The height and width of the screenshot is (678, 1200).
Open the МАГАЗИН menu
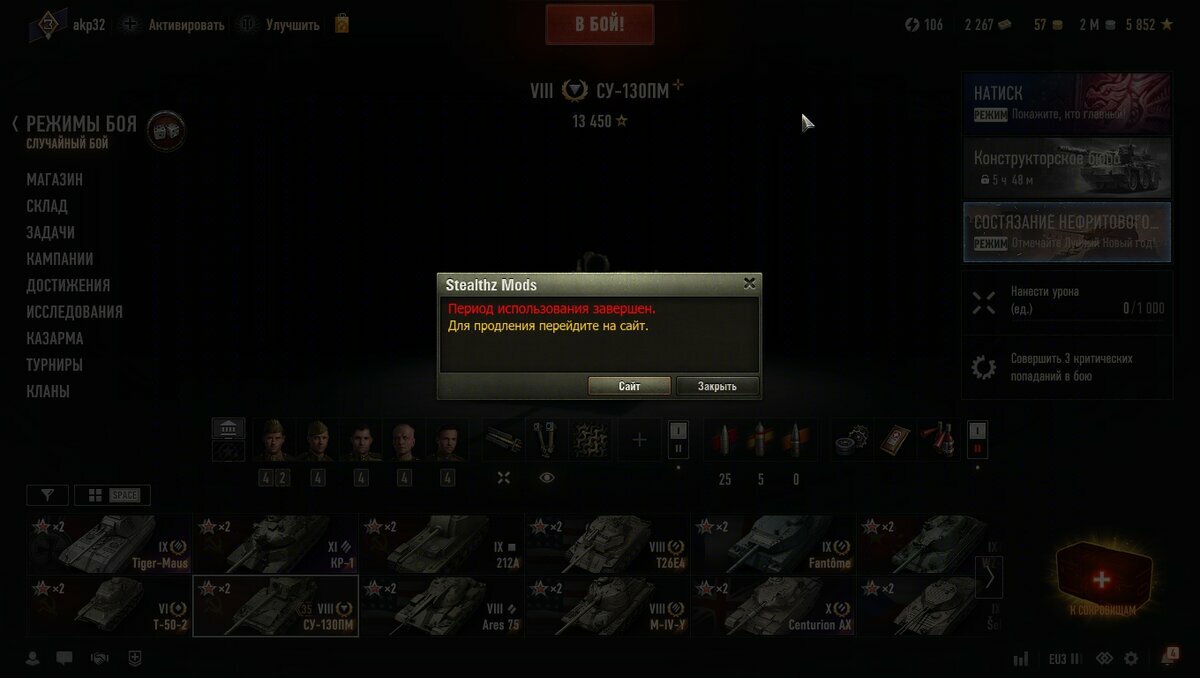(x=55, y=180)
